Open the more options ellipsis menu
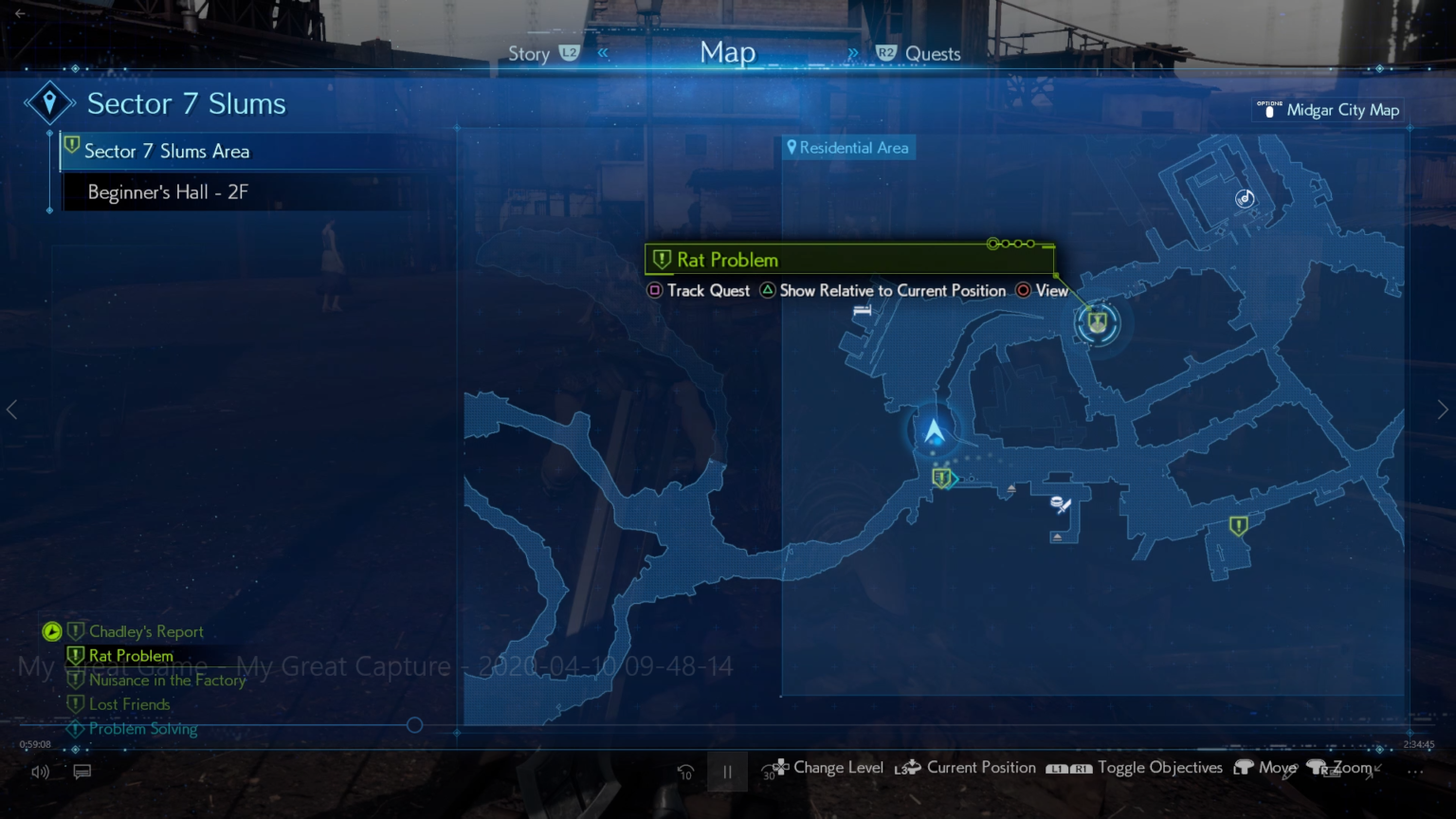This screenshot has height=819, width=1456. click(x=1415, y=772)
